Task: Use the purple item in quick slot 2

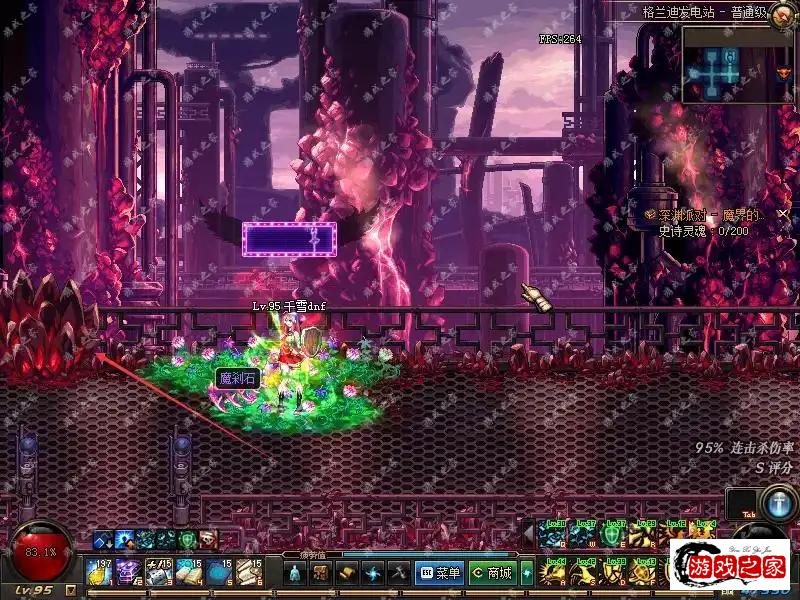Action: 130,572
